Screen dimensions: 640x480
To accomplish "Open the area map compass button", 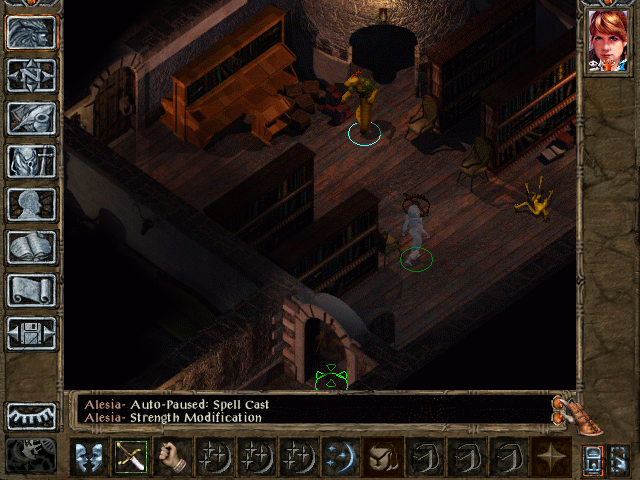I will pyautogui.click(x=32, y=75).
